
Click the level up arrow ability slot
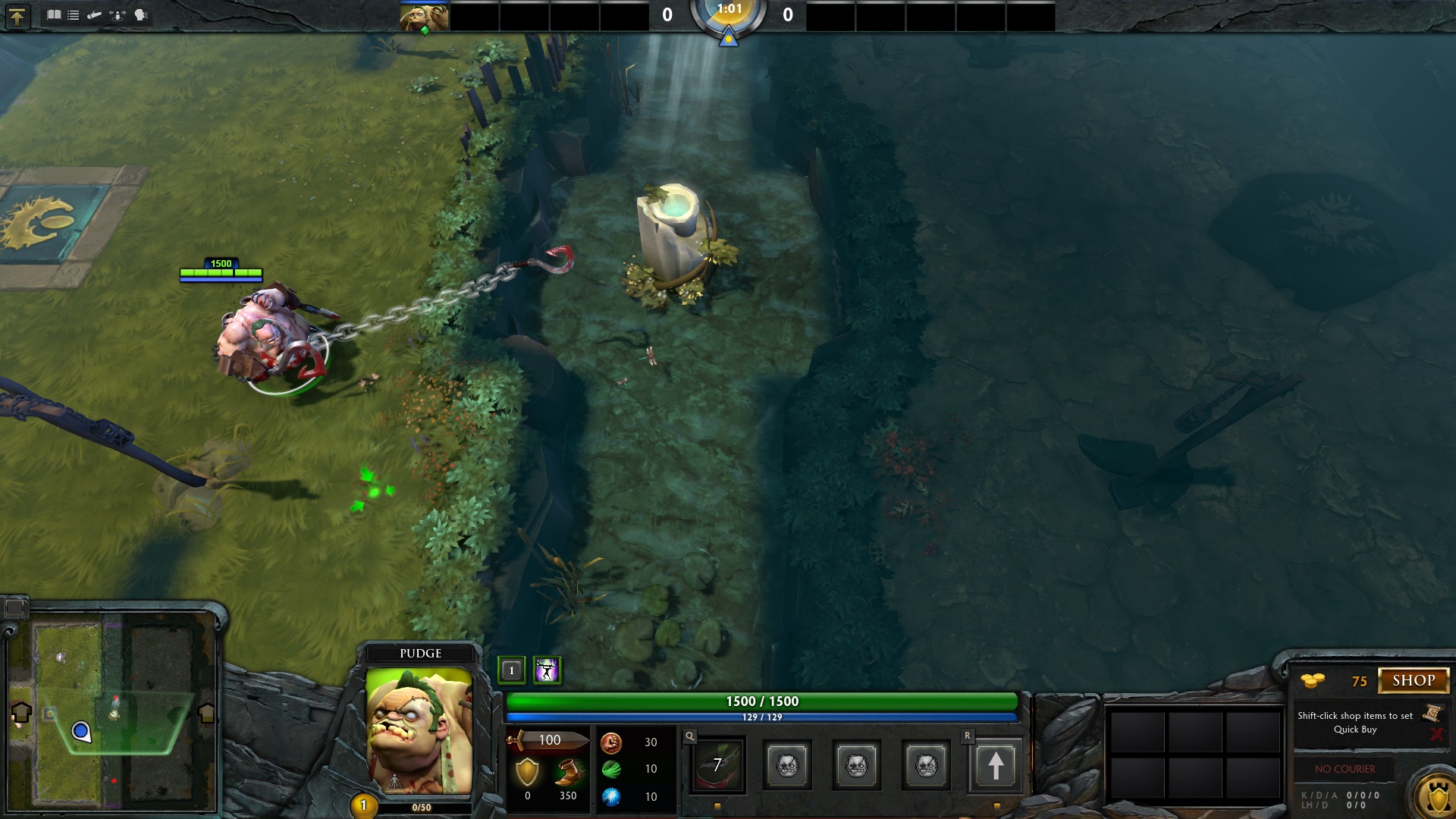click(995, 765)
